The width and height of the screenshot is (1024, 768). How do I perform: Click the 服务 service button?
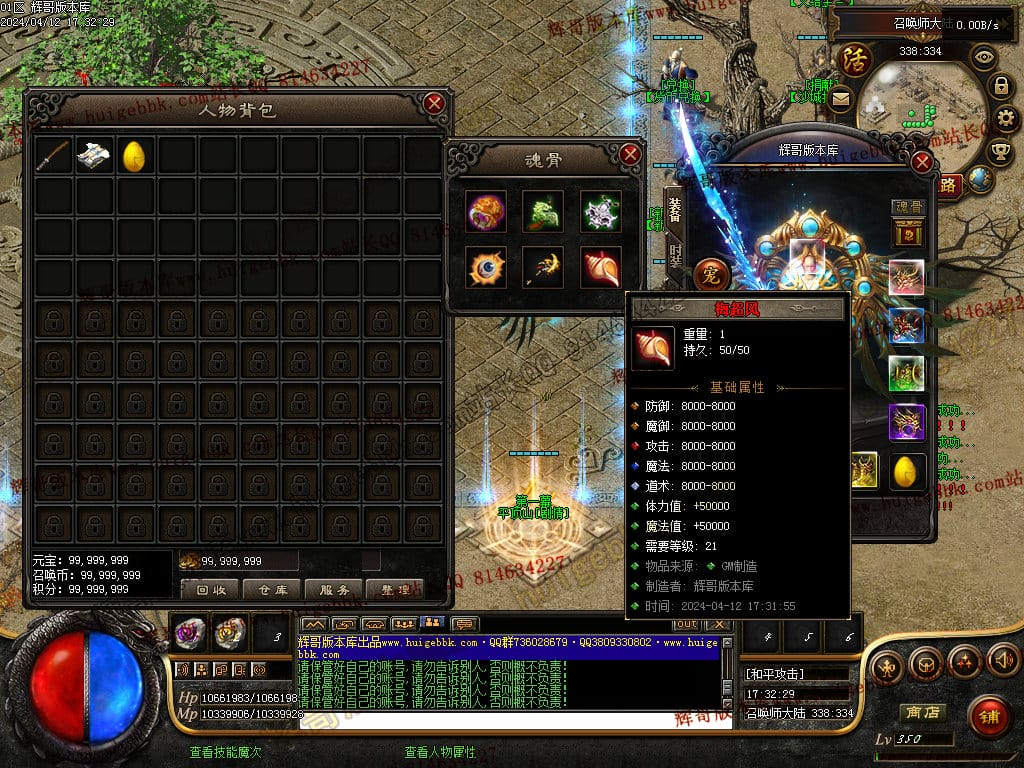coord(333,589)
